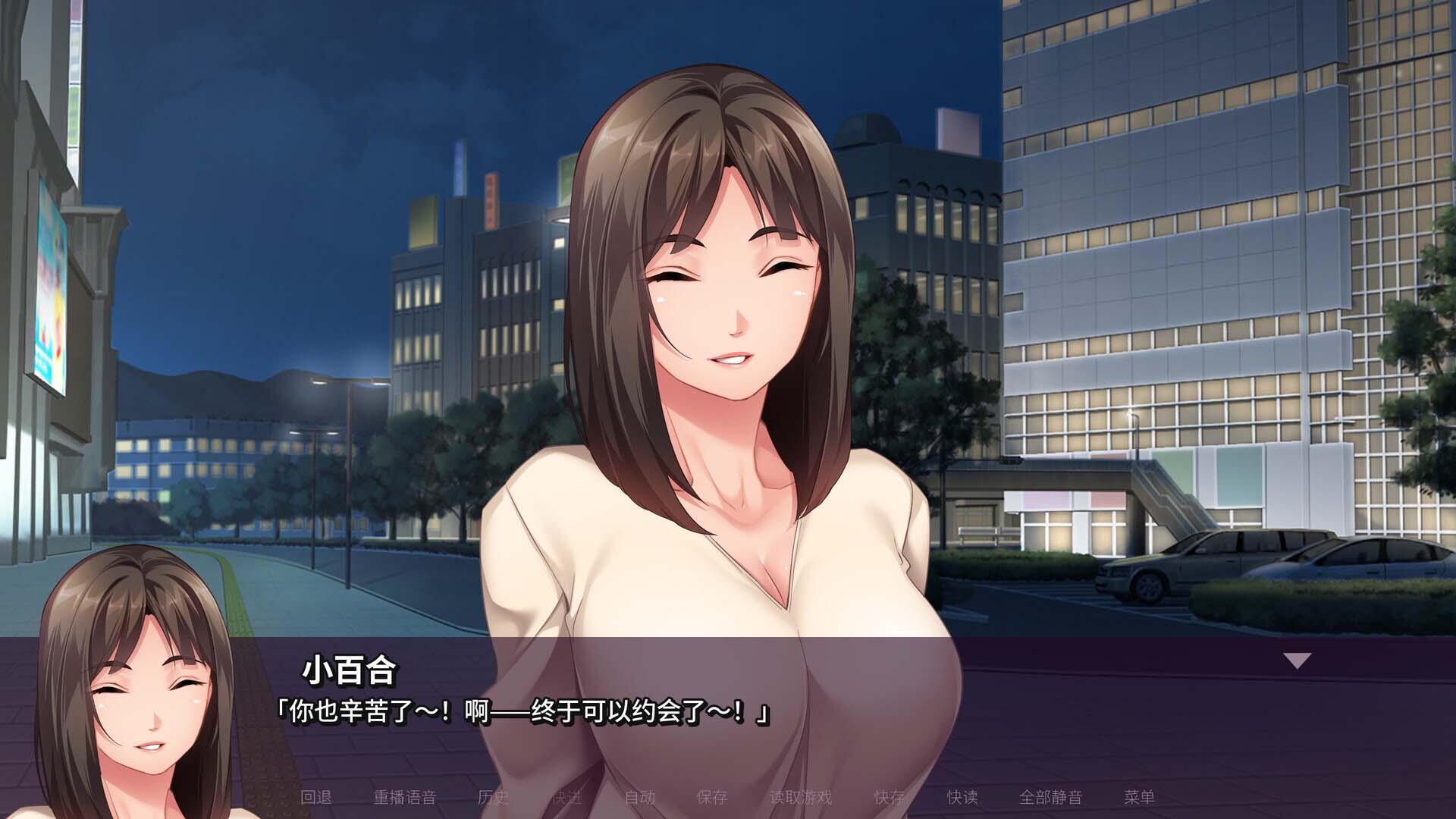Click the quick menu bar at screen bottom
The height and width of the screenshot is (819, 1456).
click(728, 798)
